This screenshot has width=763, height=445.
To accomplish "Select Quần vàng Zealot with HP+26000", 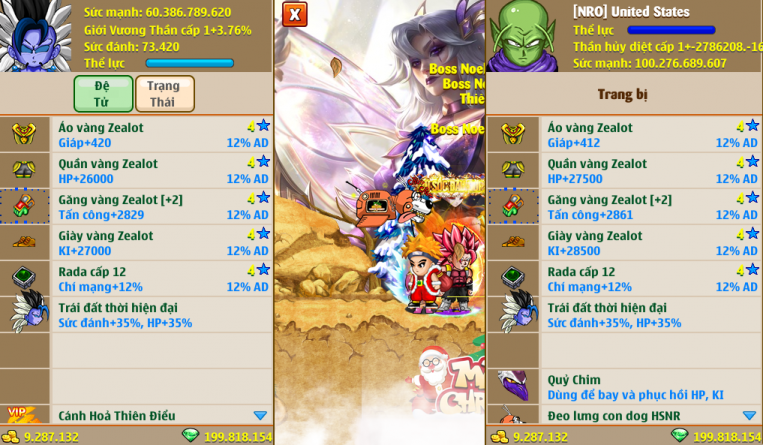I will click(x=160, y=171).
